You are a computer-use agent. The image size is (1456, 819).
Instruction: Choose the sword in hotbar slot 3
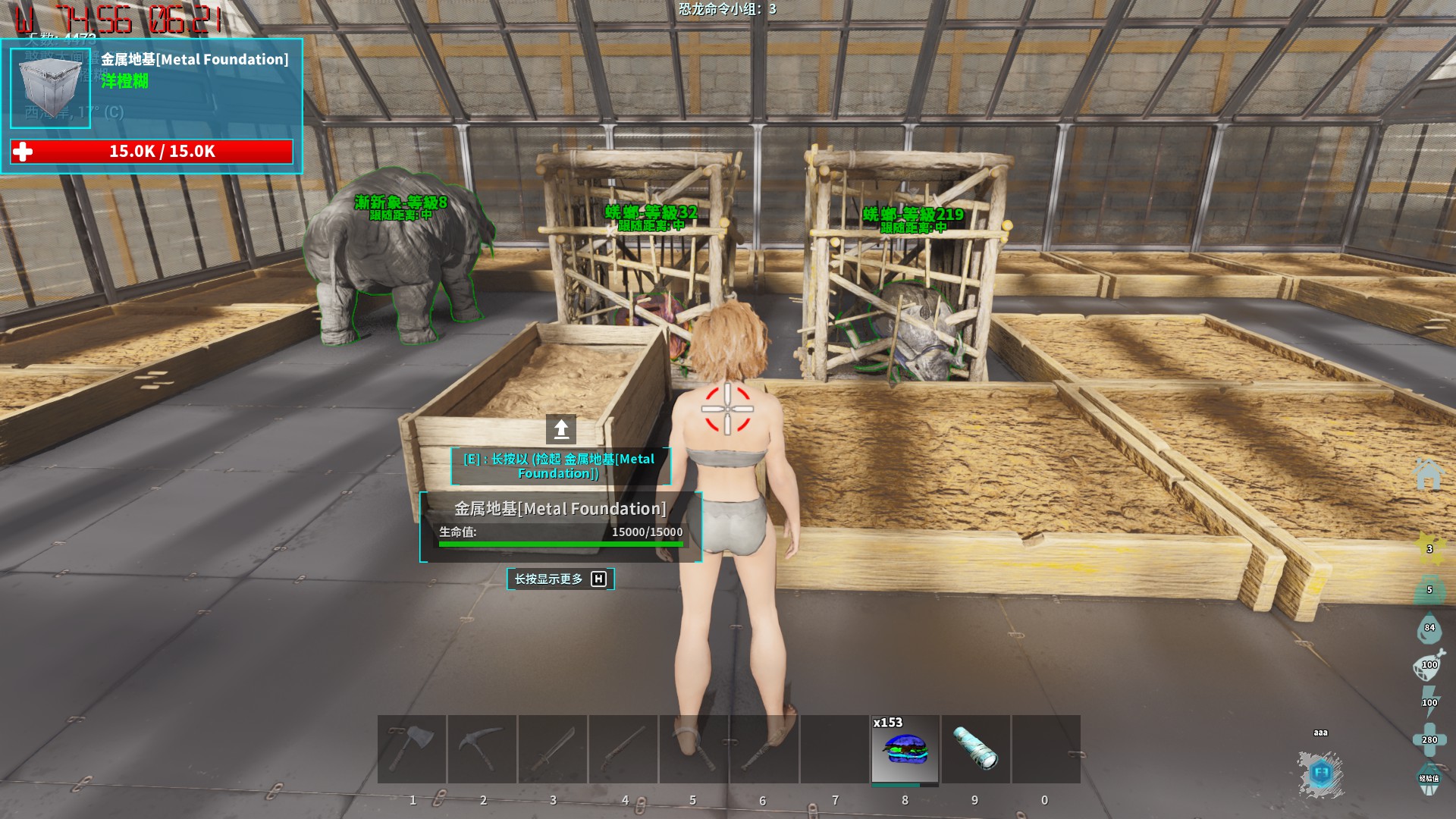pyautogui.click(x=553, y=748)
